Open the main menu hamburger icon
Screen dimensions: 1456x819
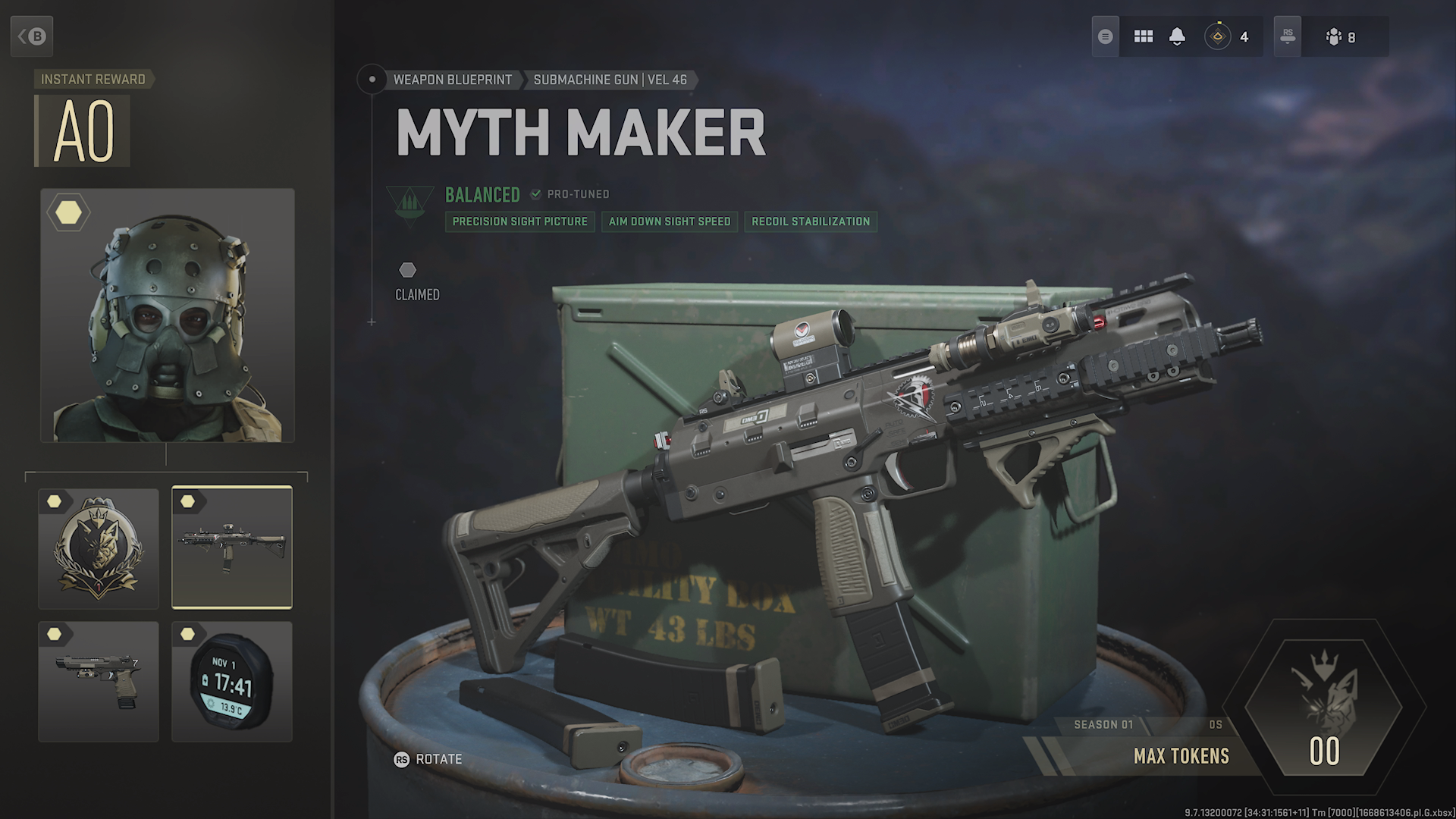click(x=1105, y=36)
